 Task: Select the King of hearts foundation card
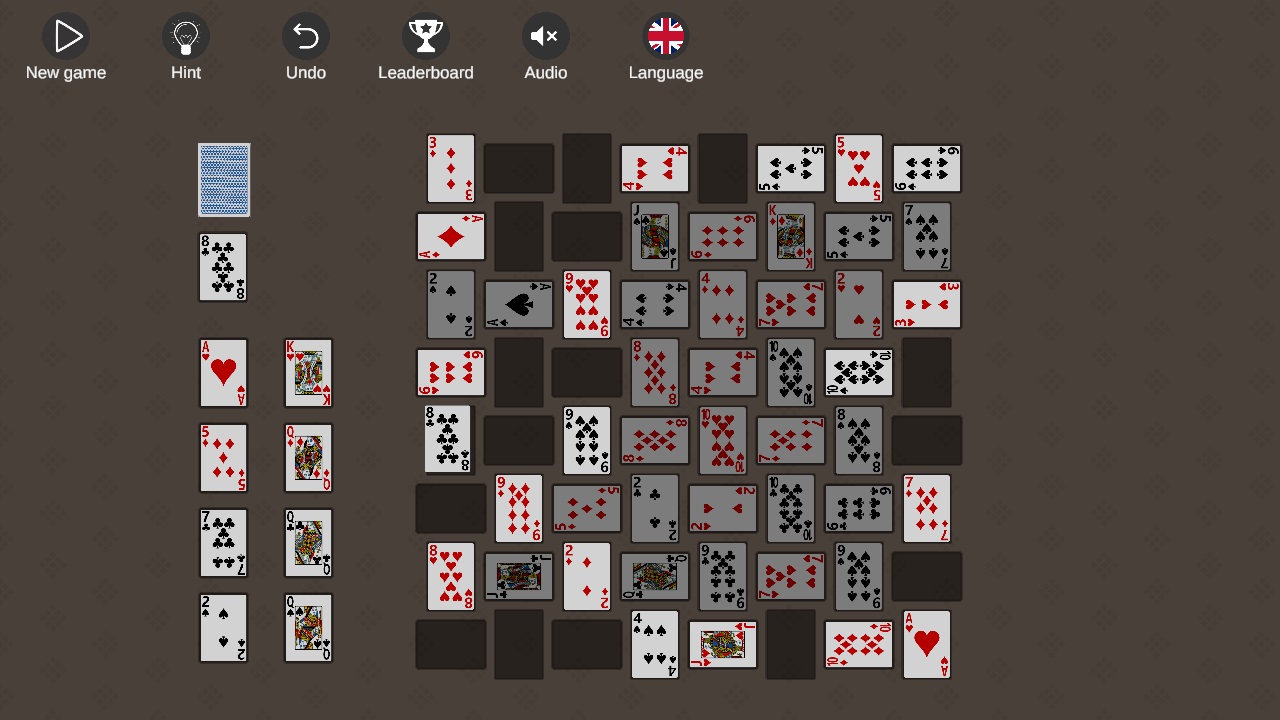coord(308,373)
